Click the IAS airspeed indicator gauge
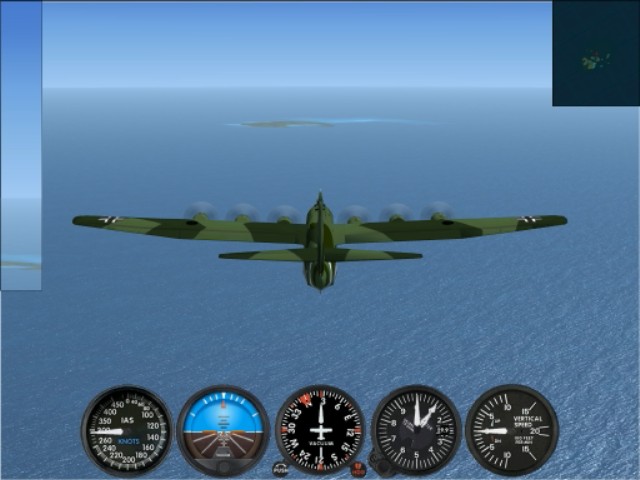 127,431
